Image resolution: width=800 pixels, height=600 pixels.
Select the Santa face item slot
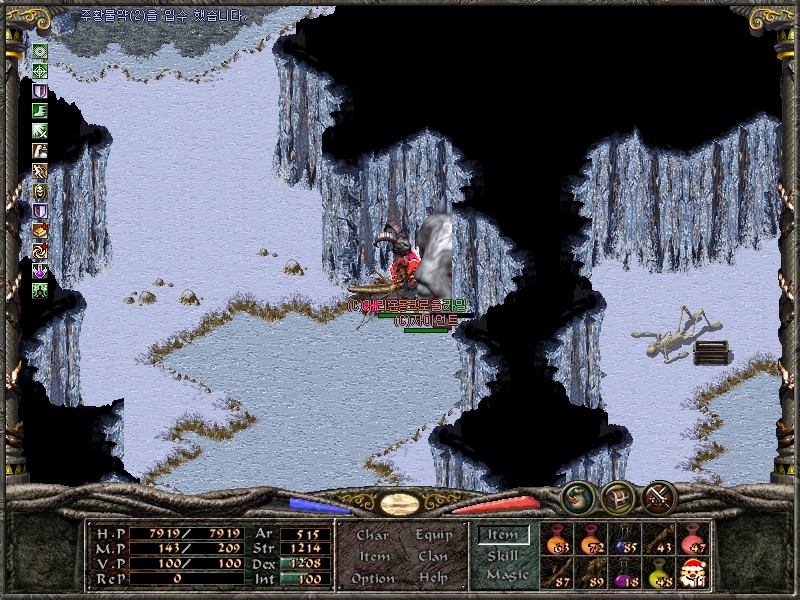click(693, 574)
